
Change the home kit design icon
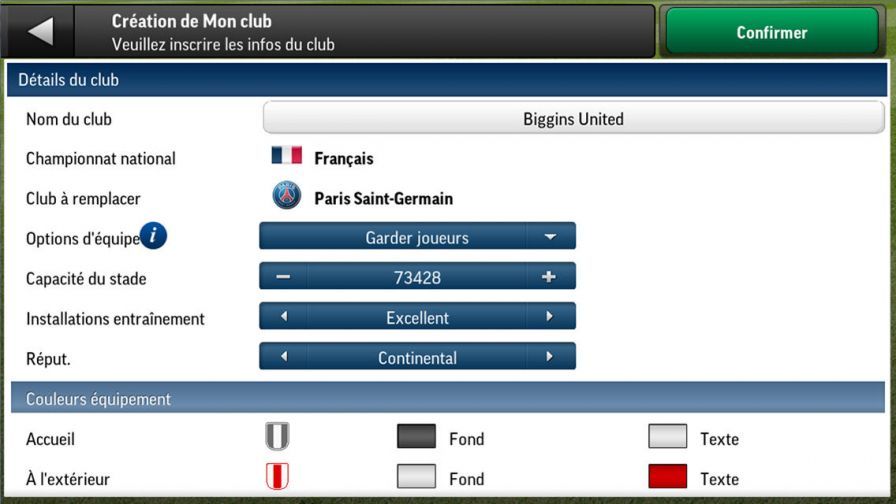[277, 437]
